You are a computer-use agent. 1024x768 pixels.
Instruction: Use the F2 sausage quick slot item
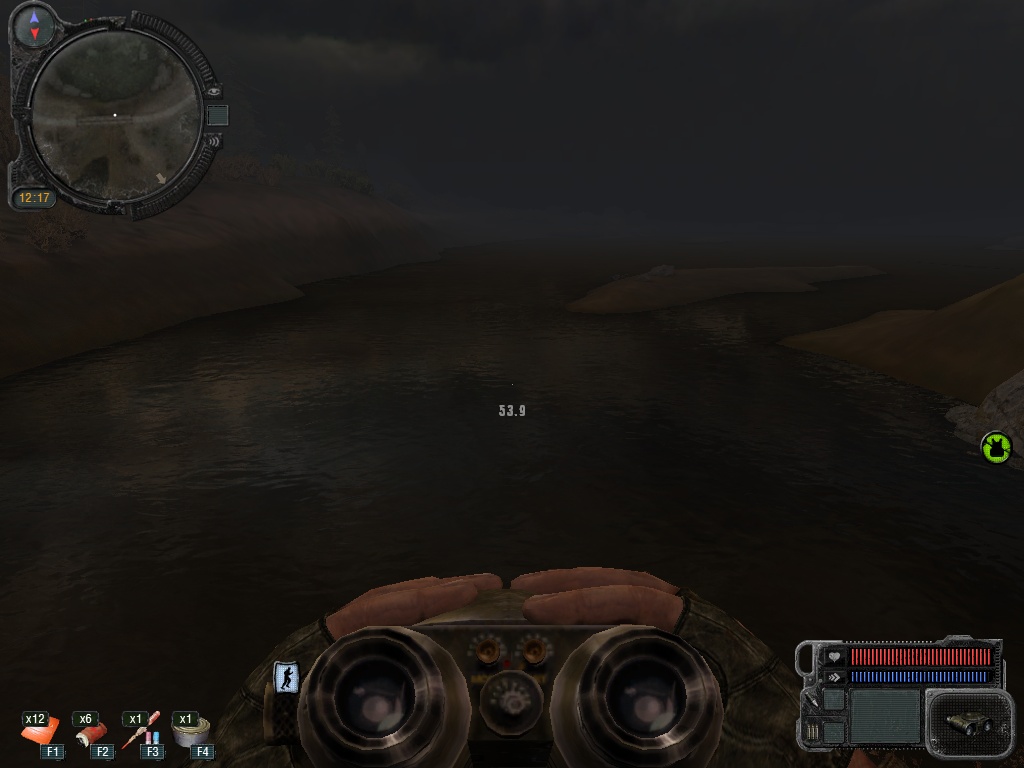[x=91, y=734]
